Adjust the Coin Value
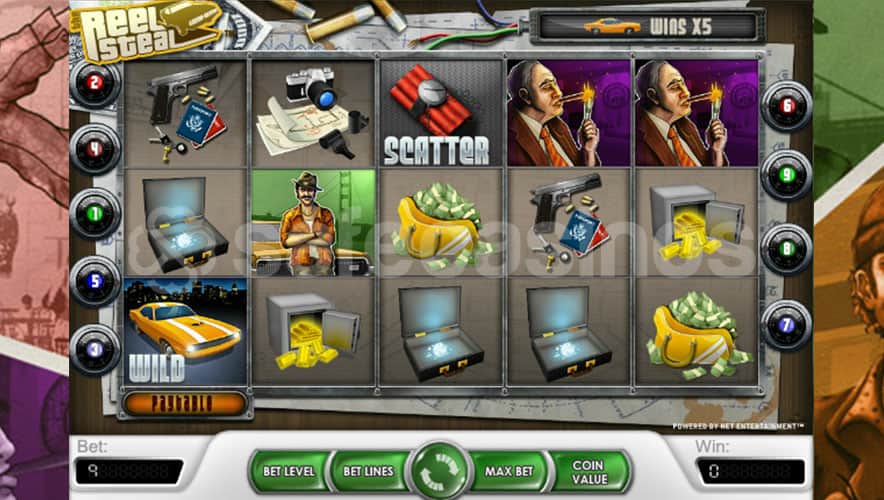The image size is (884, 500). coord(590,471)
